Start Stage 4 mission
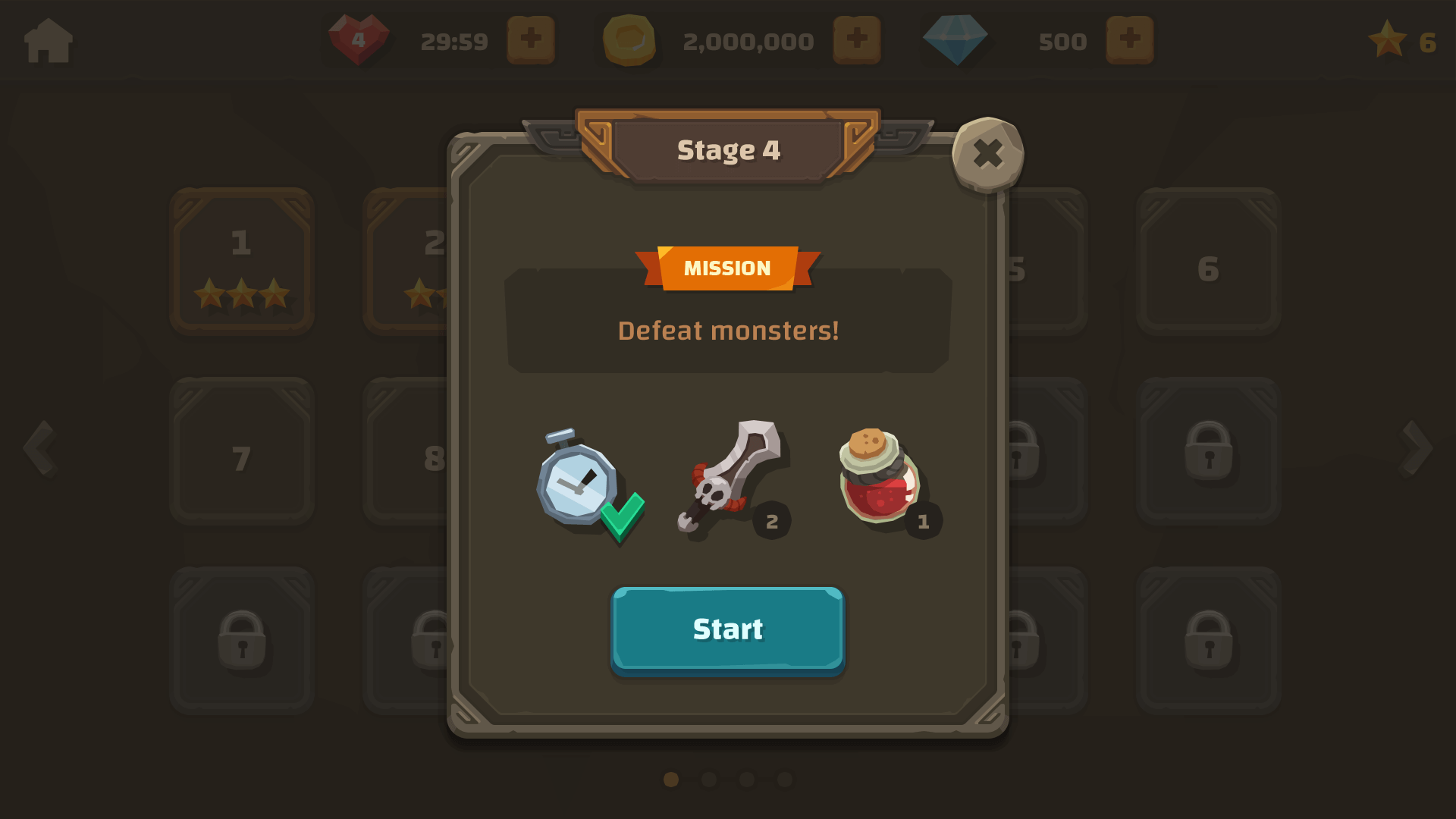This screenshot has height=819, width=1456. click(727, 629)
